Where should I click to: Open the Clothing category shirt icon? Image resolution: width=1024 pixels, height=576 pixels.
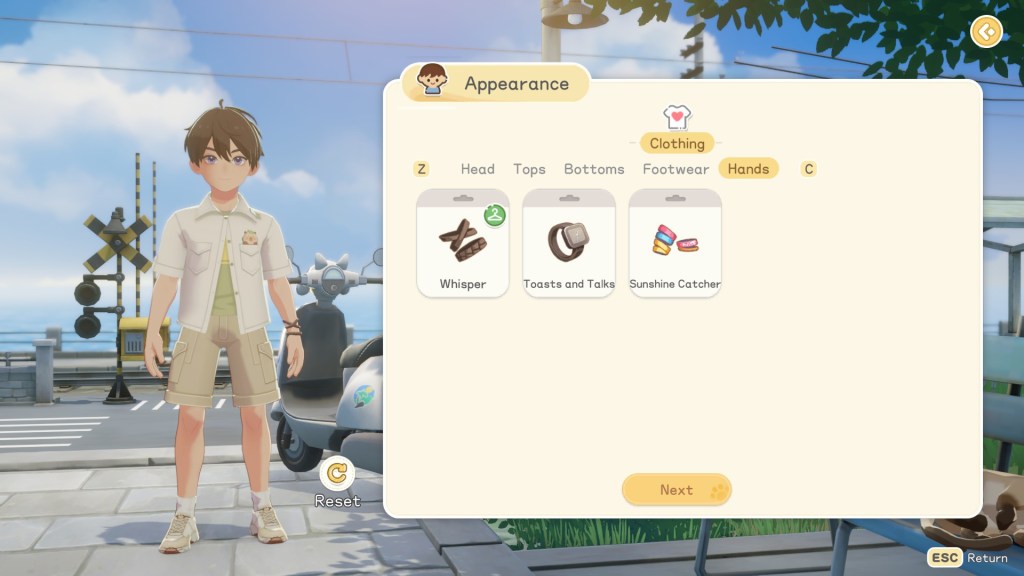click(677, 118)
